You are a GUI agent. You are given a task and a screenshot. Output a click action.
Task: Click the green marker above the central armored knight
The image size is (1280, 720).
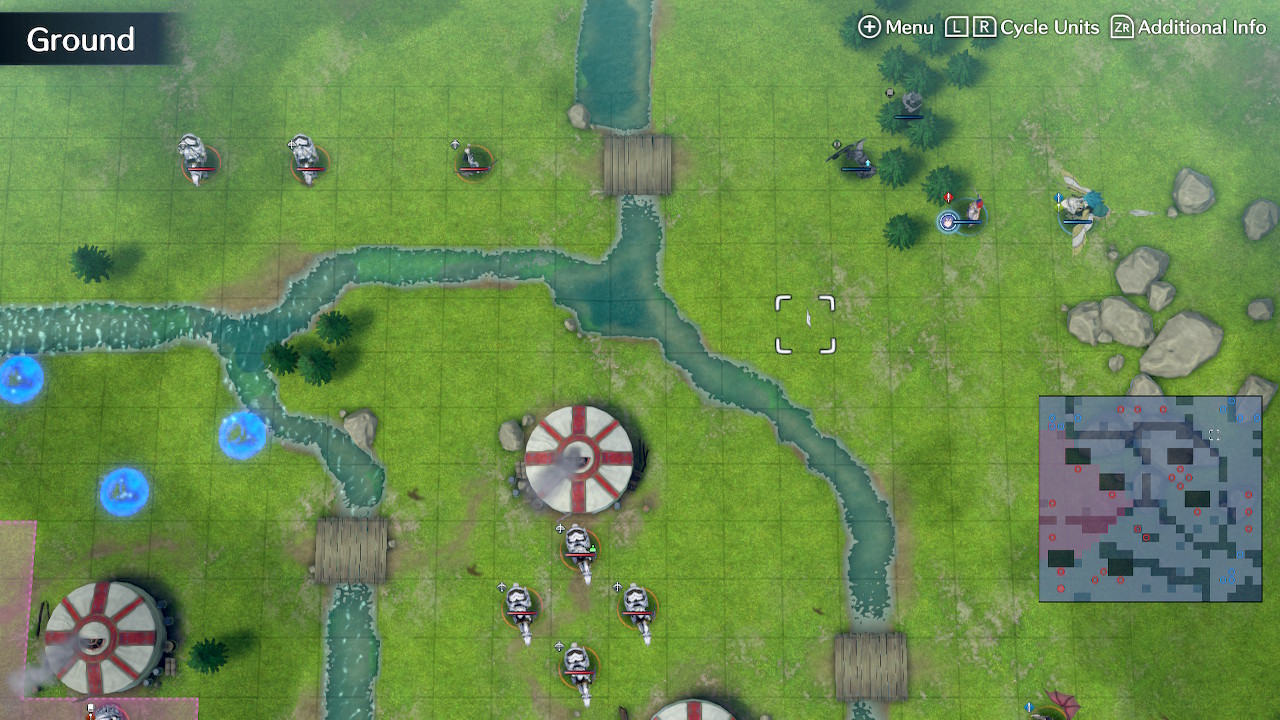pyautogui.click(x=593, y=547)
